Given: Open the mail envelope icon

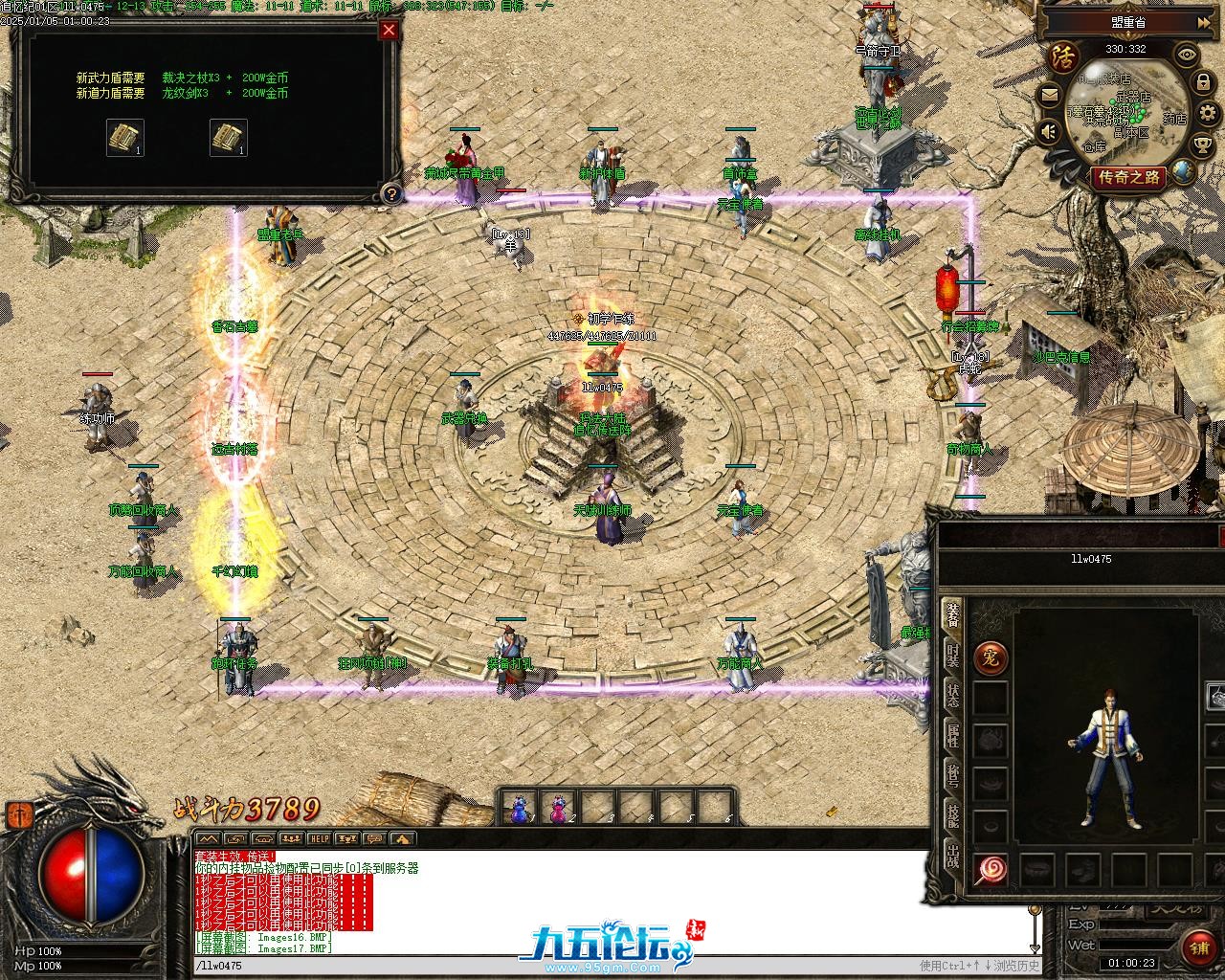Looking at the screenshot, I should pos(1050,95).
